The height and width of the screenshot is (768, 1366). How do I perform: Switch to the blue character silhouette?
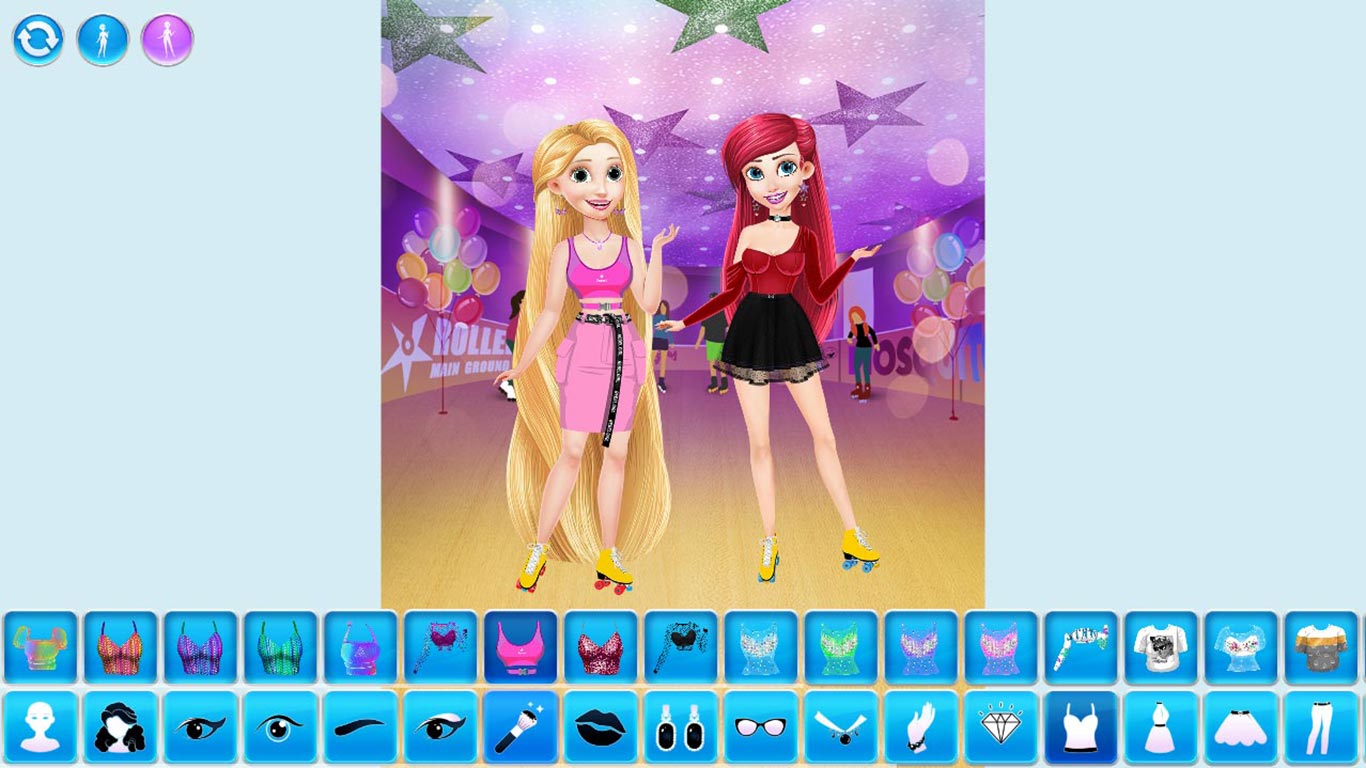click(x=101, y=39)
